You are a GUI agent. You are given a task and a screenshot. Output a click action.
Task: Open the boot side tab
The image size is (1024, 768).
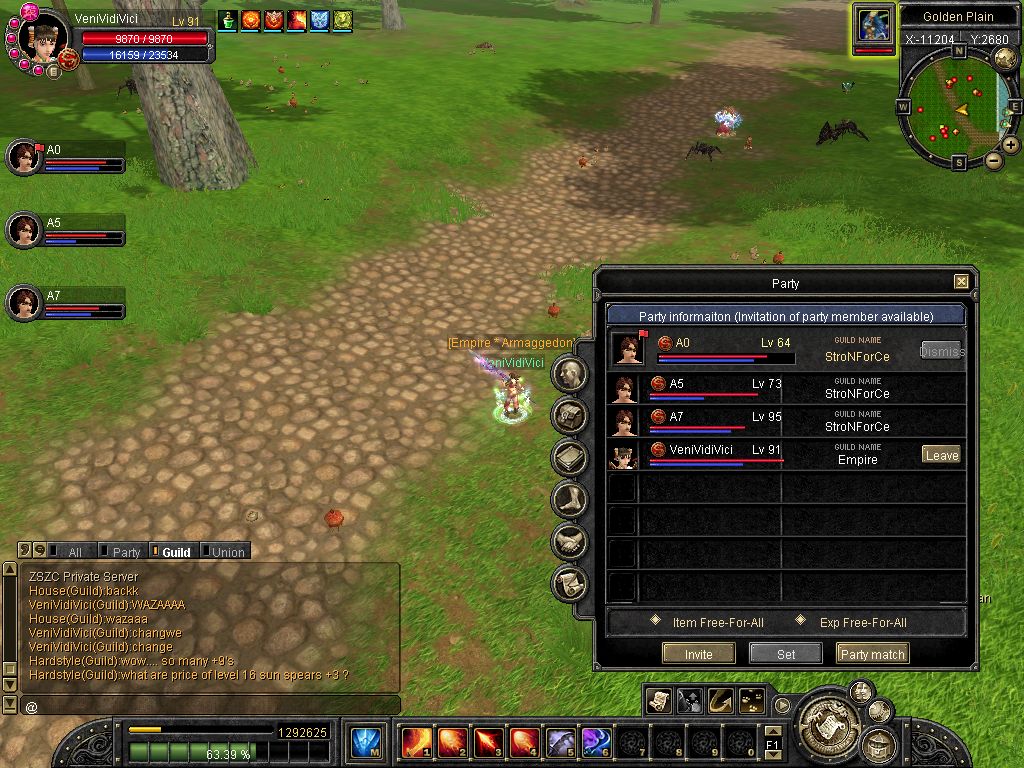pyautogui.click(x=569, y=498)
